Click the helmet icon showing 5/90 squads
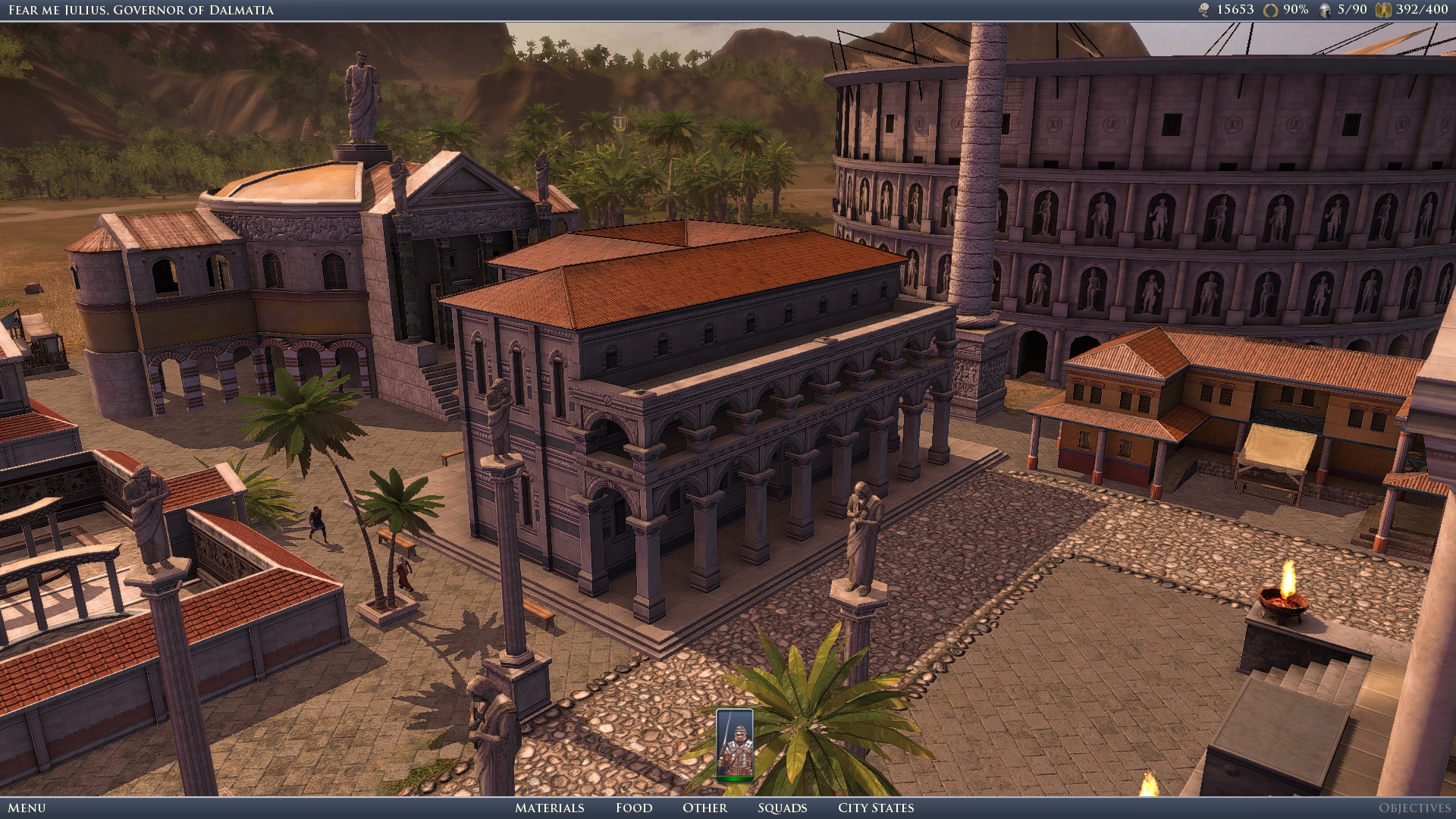The image size is (1456, 819). [x=1324, y=11]
